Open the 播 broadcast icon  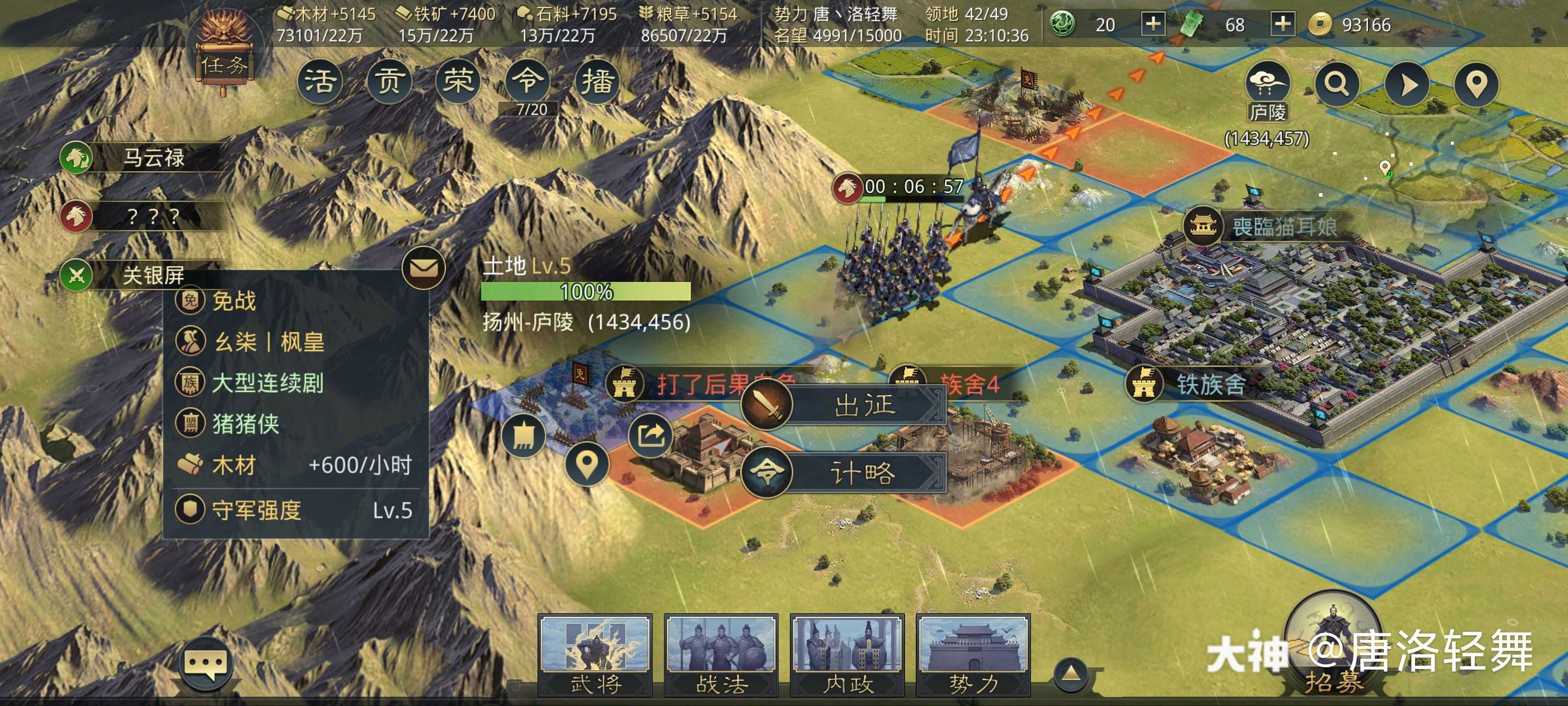point(596,81)
